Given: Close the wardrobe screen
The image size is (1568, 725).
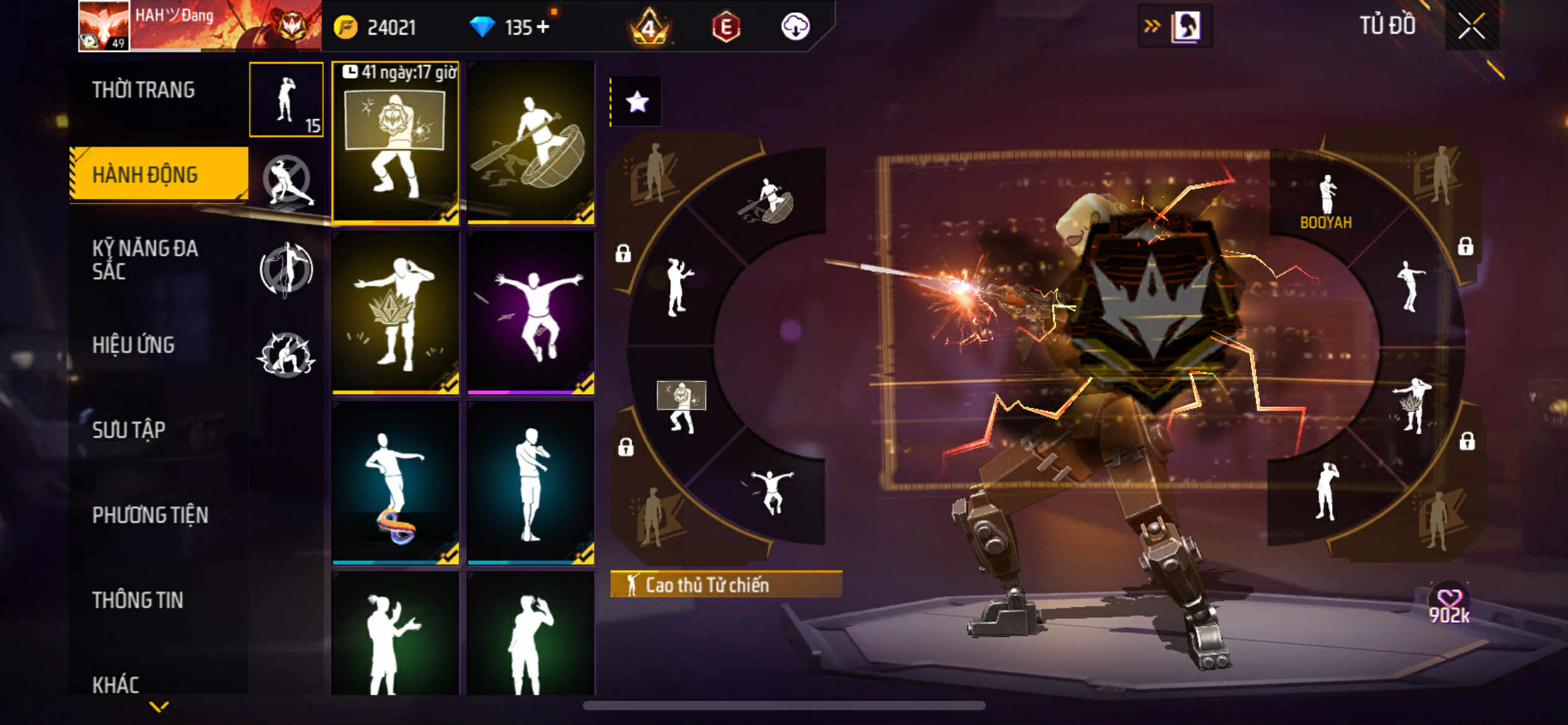Looking at the screenshot, I should (x=1471, y=26).
